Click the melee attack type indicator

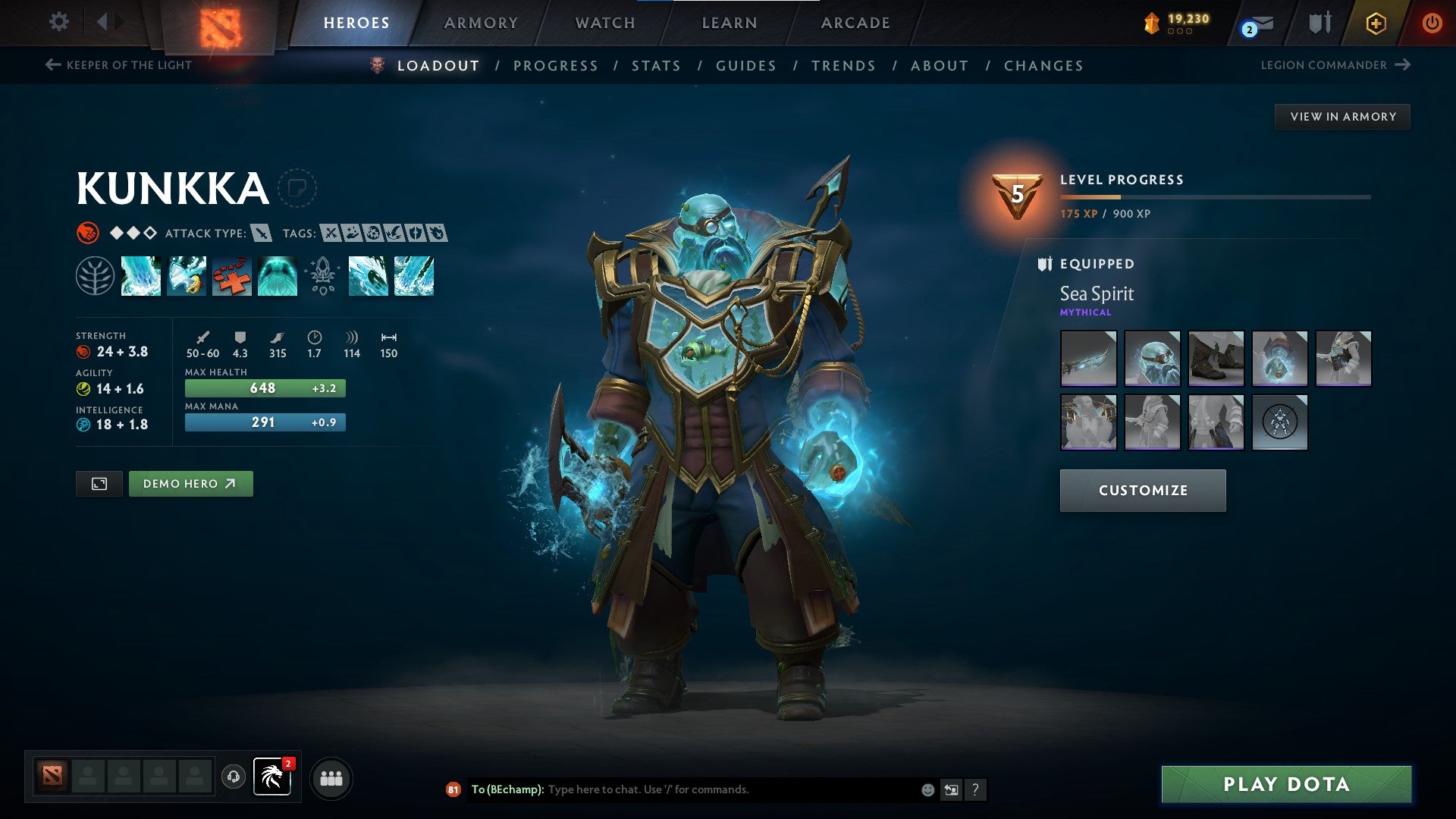pos(261,234)
